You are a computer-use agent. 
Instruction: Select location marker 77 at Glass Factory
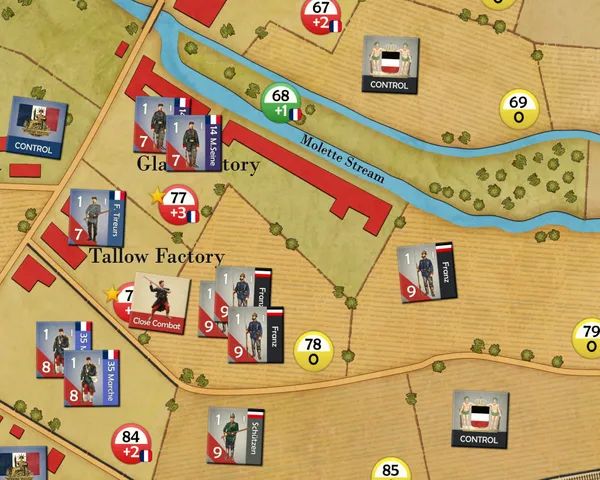point(178,205)
